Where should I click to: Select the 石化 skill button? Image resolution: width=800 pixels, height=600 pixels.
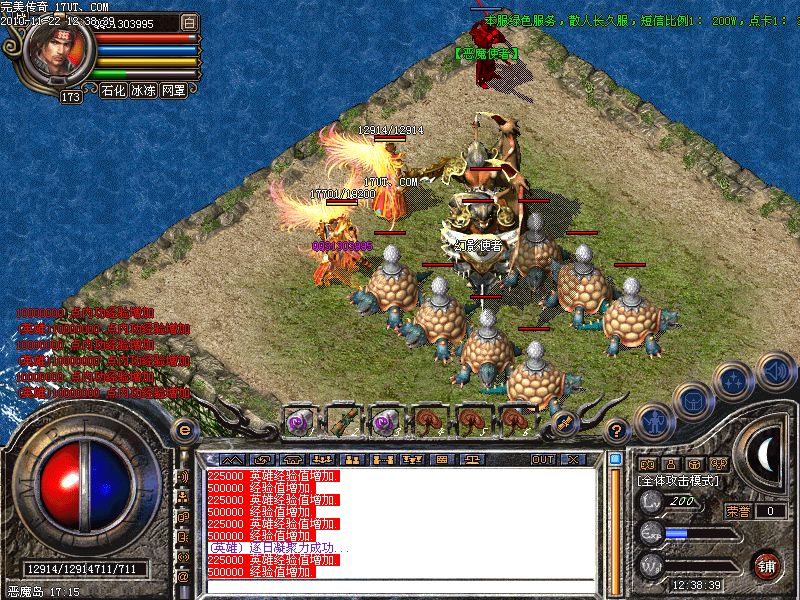[113, 90]
